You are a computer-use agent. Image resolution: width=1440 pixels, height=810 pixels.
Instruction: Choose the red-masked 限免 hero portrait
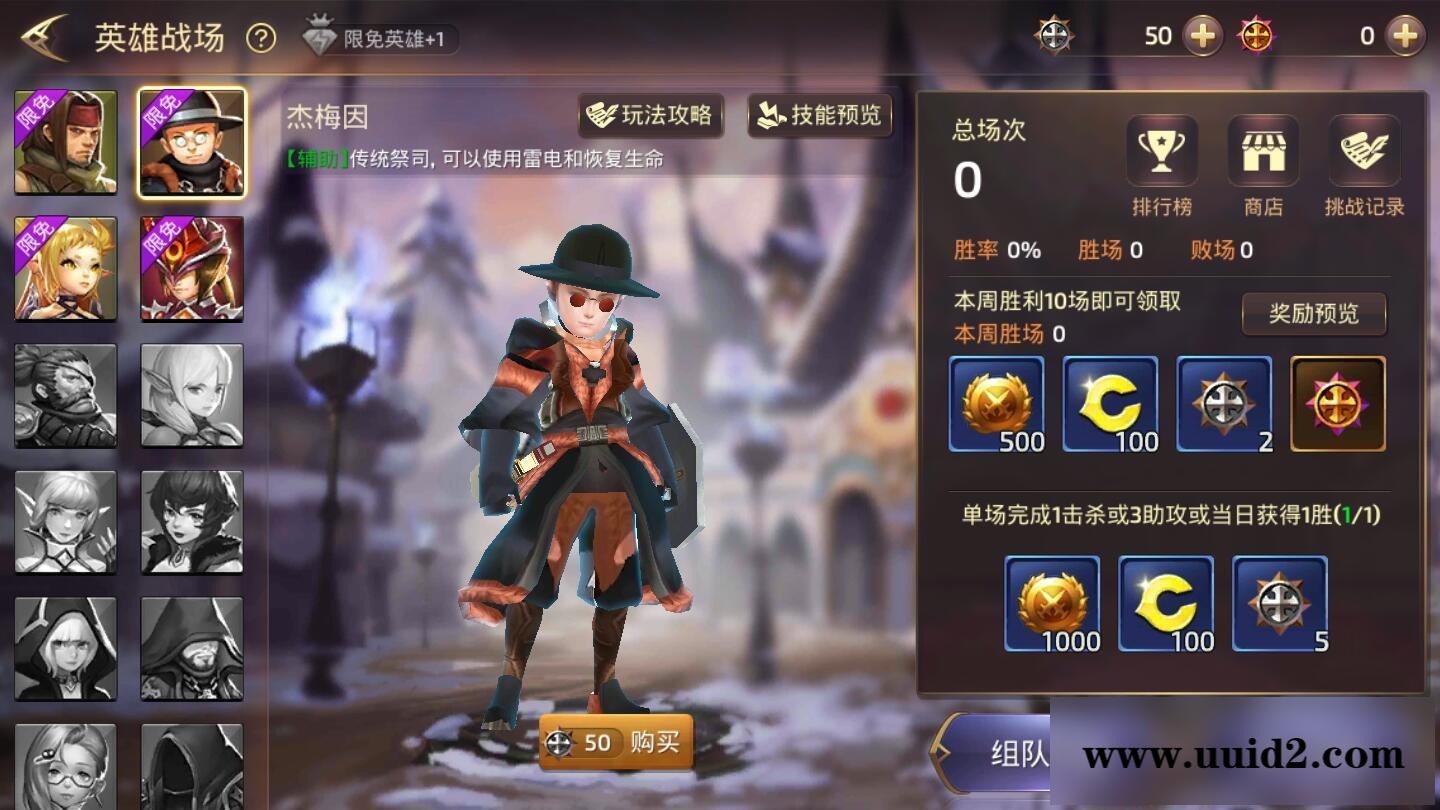[x=192, y=267]
